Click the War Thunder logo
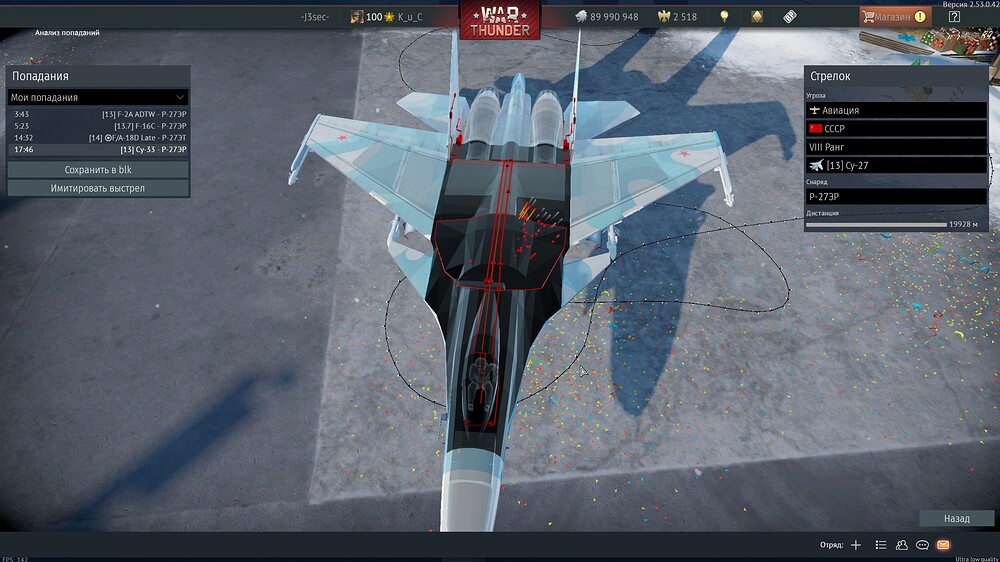The image size is (1000, 562). click(500, 19)
